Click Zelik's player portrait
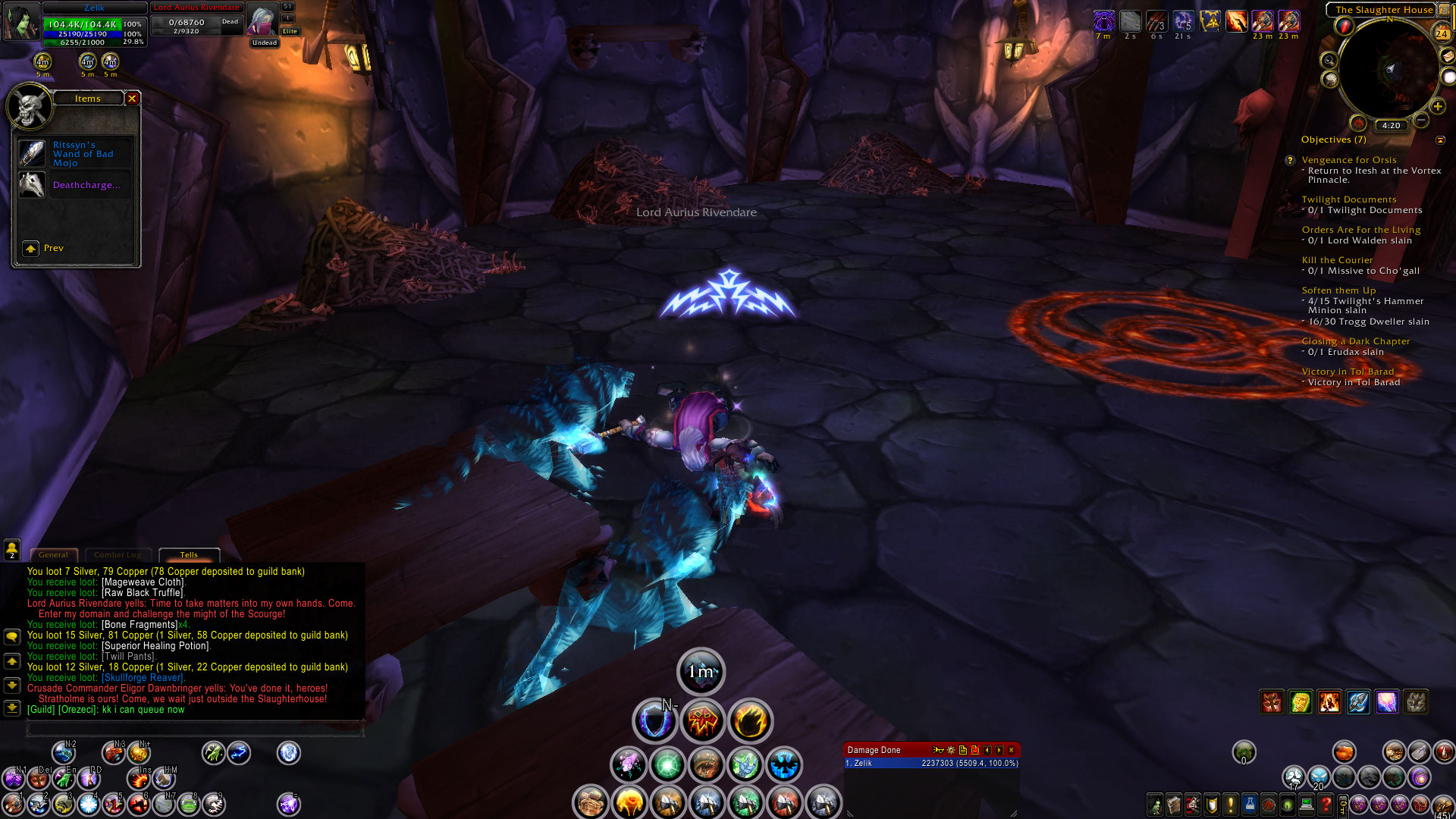 20,21
